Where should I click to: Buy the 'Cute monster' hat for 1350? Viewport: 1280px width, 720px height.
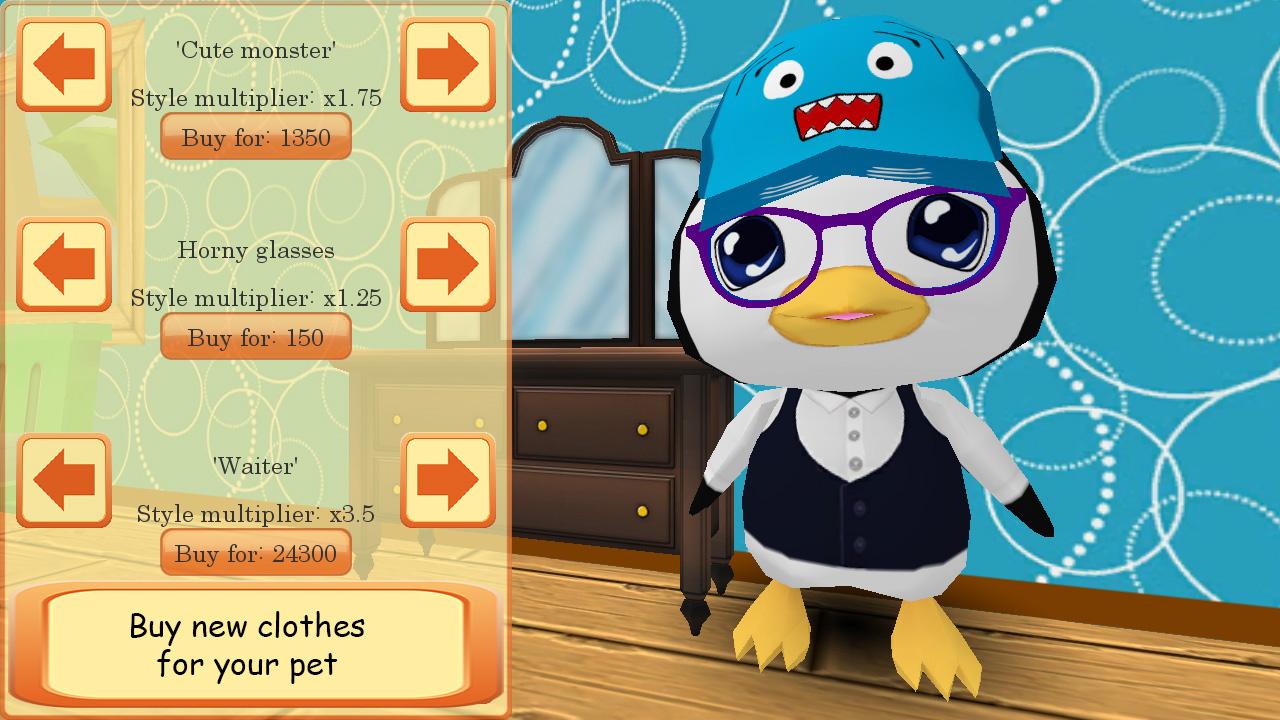256,137
